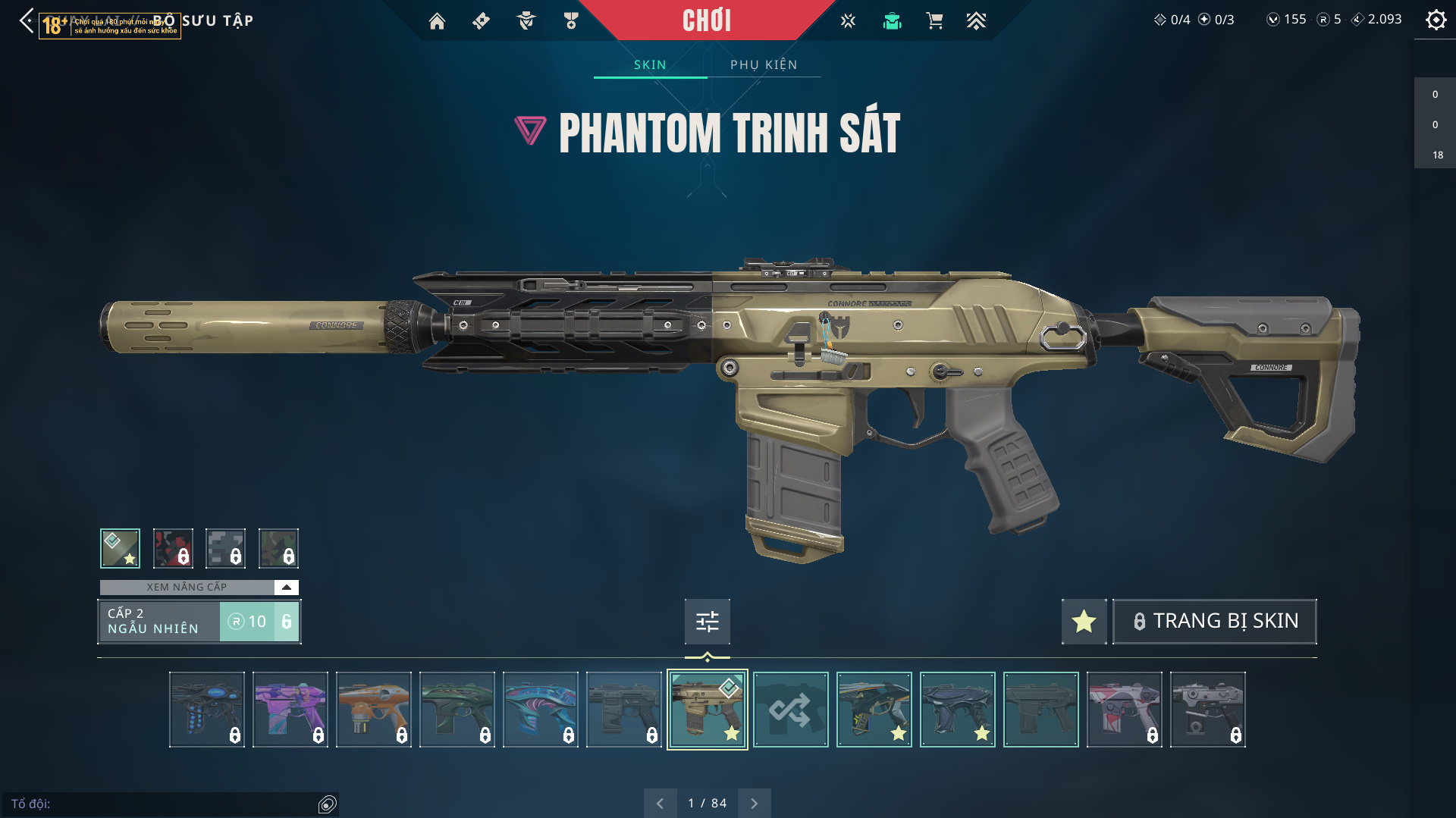Select the red camo variant swatch
1456x818 pixels.
[x=173, y=548]
